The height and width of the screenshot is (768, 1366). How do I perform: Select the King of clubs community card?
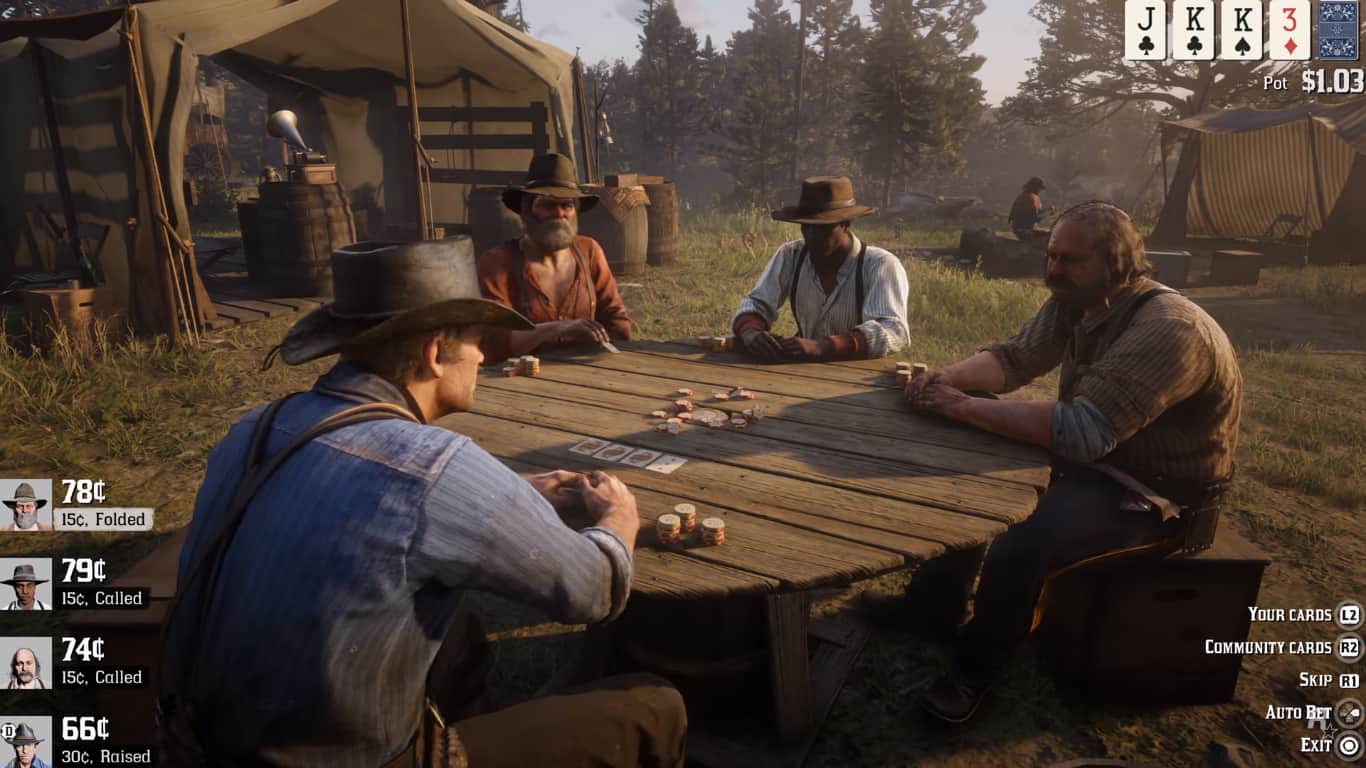(x=1193, y=30)
